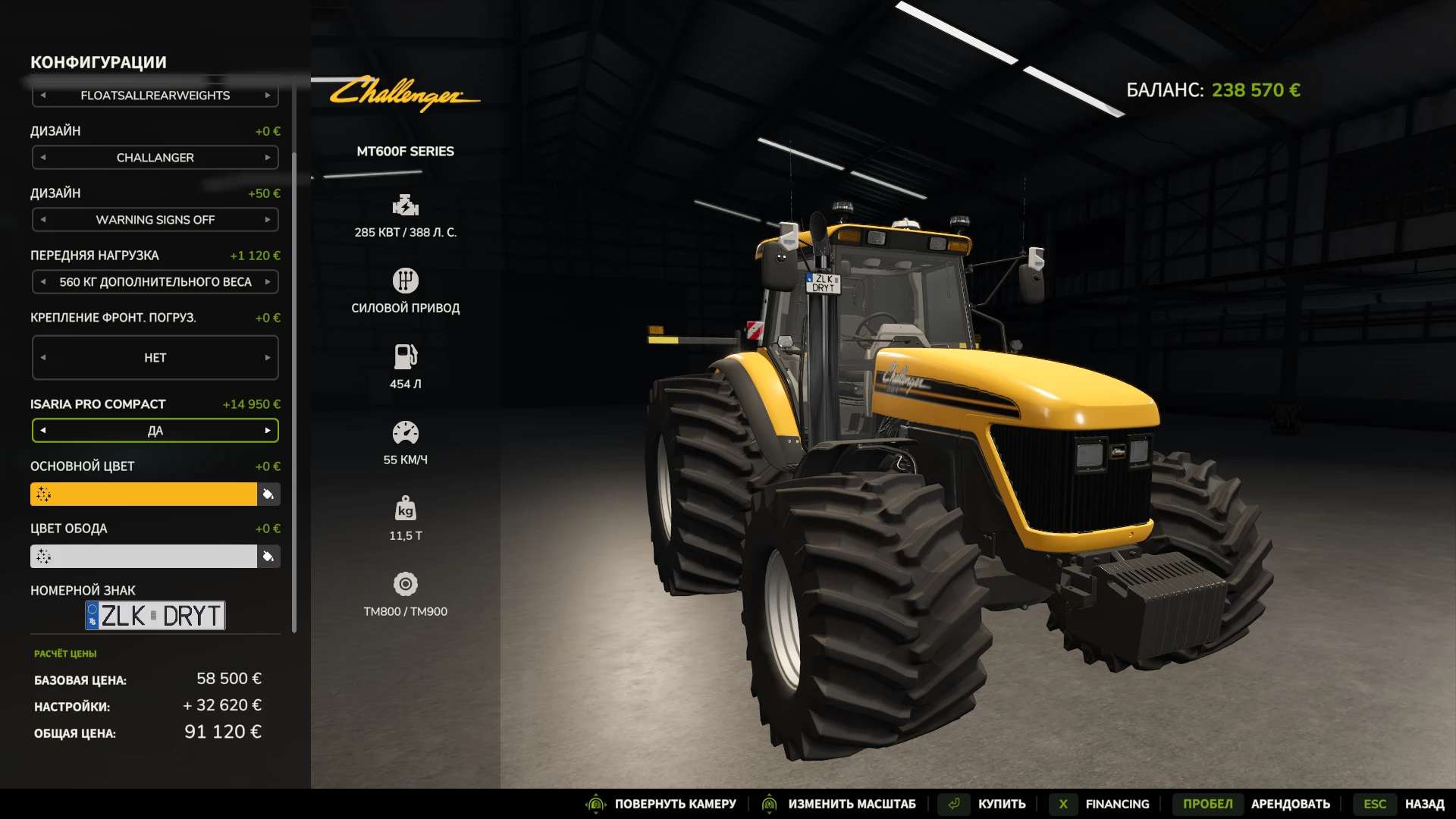Open the paint bucket for ОСНОВНОЙ ЦВЕТ
The width and height of the screenshot is (1456, 819).
(x=268, y=494)
